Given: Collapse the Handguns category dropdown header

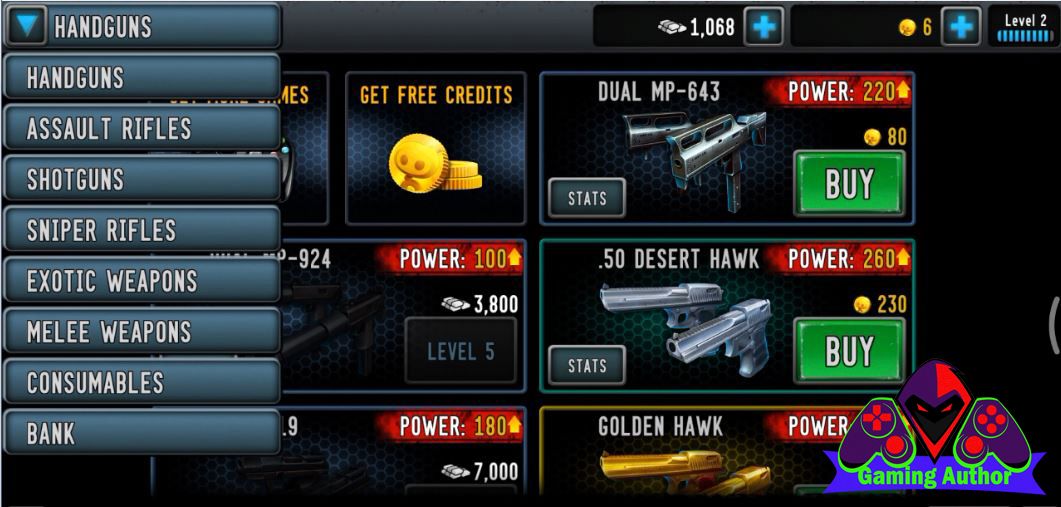Looking at the screenshot, I should point(141,27).
